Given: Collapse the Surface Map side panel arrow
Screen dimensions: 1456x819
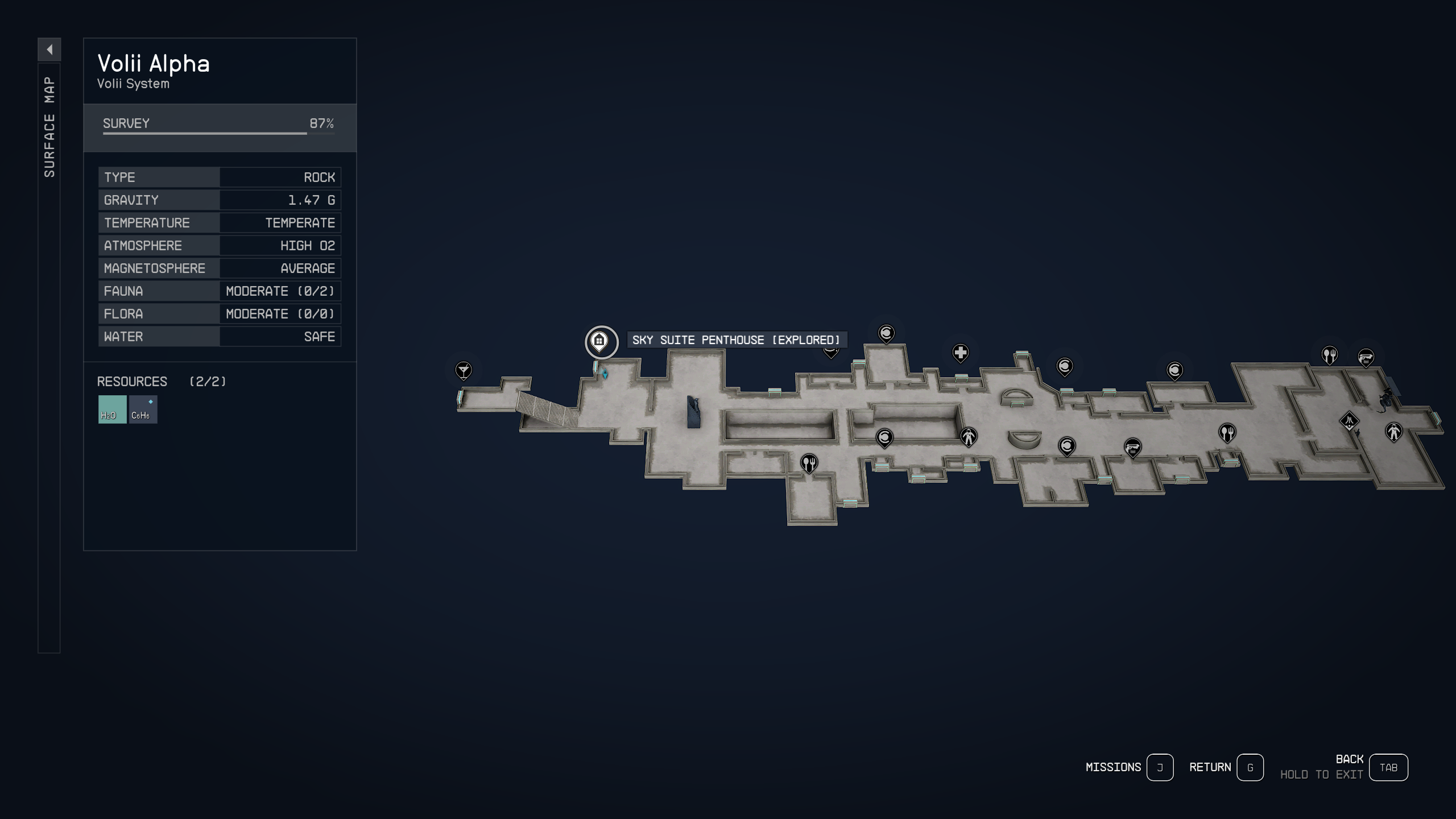Looking at the screenshot, I should [51, 50].
